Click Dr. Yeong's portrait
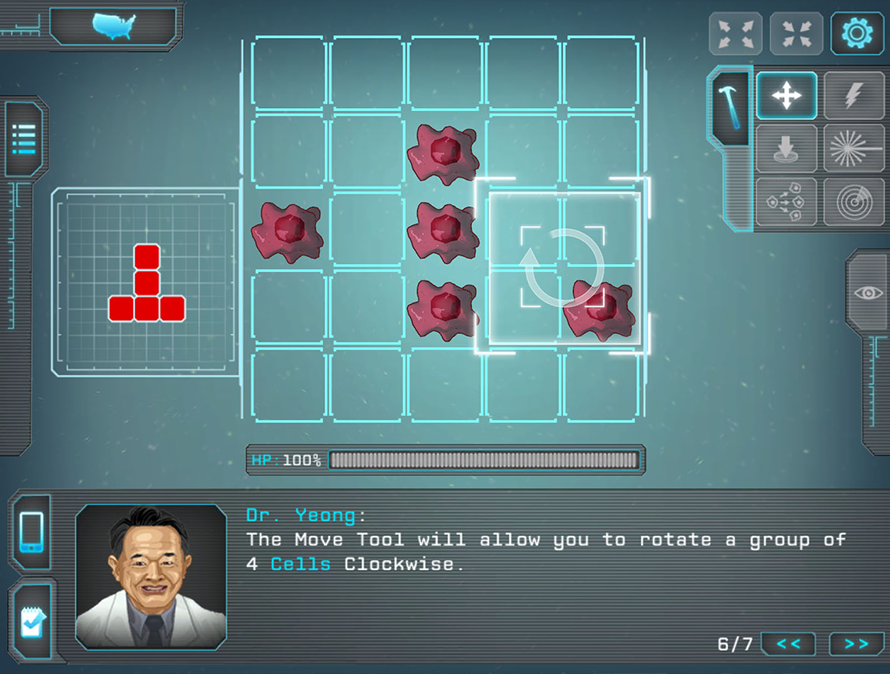This screenshot has height=674, width=890. [x=151, y=576]
